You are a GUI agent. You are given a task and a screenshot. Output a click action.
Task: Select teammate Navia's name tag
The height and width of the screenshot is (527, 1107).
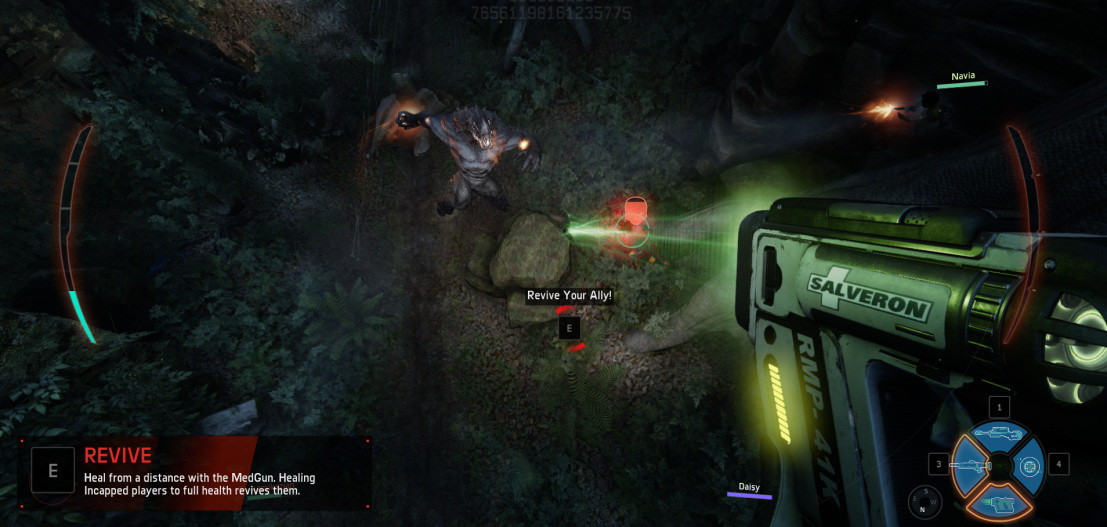(962, 76)
